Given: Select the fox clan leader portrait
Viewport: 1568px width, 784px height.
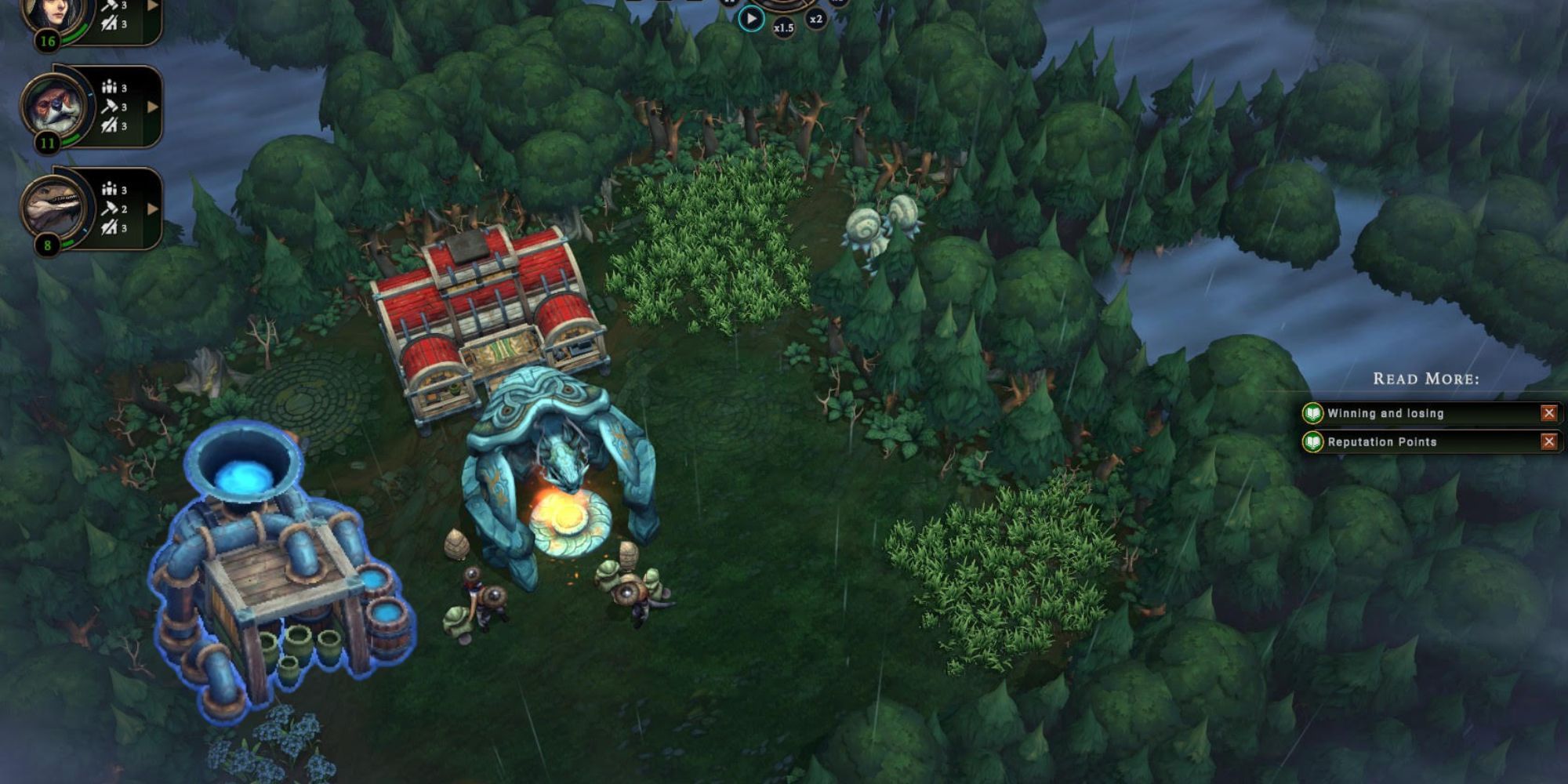Looking at the screenshot, I should (51, 106).
